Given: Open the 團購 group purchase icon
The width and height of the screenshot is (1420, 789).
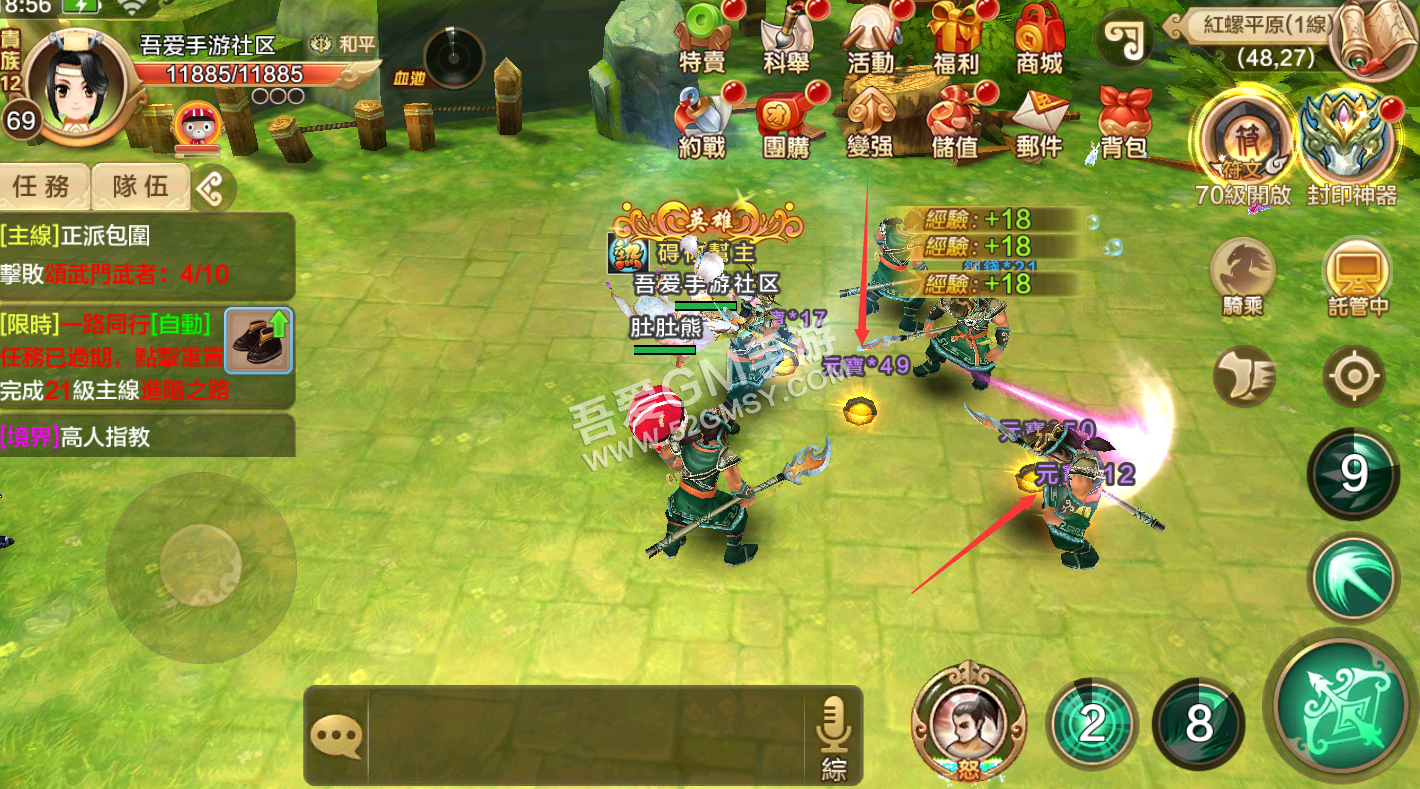Looking at the screenshot, I should click(787, 124).
